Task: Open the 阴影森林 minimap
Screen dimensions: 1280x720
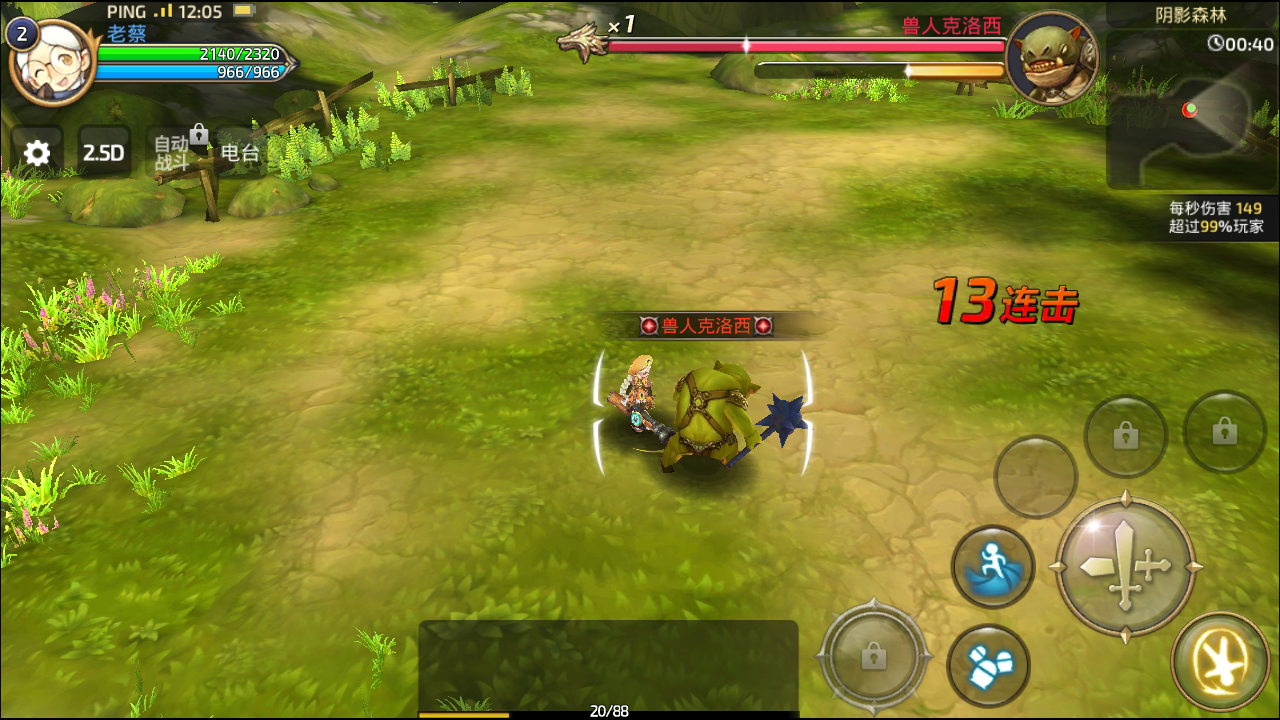Action: (1190, 110)
